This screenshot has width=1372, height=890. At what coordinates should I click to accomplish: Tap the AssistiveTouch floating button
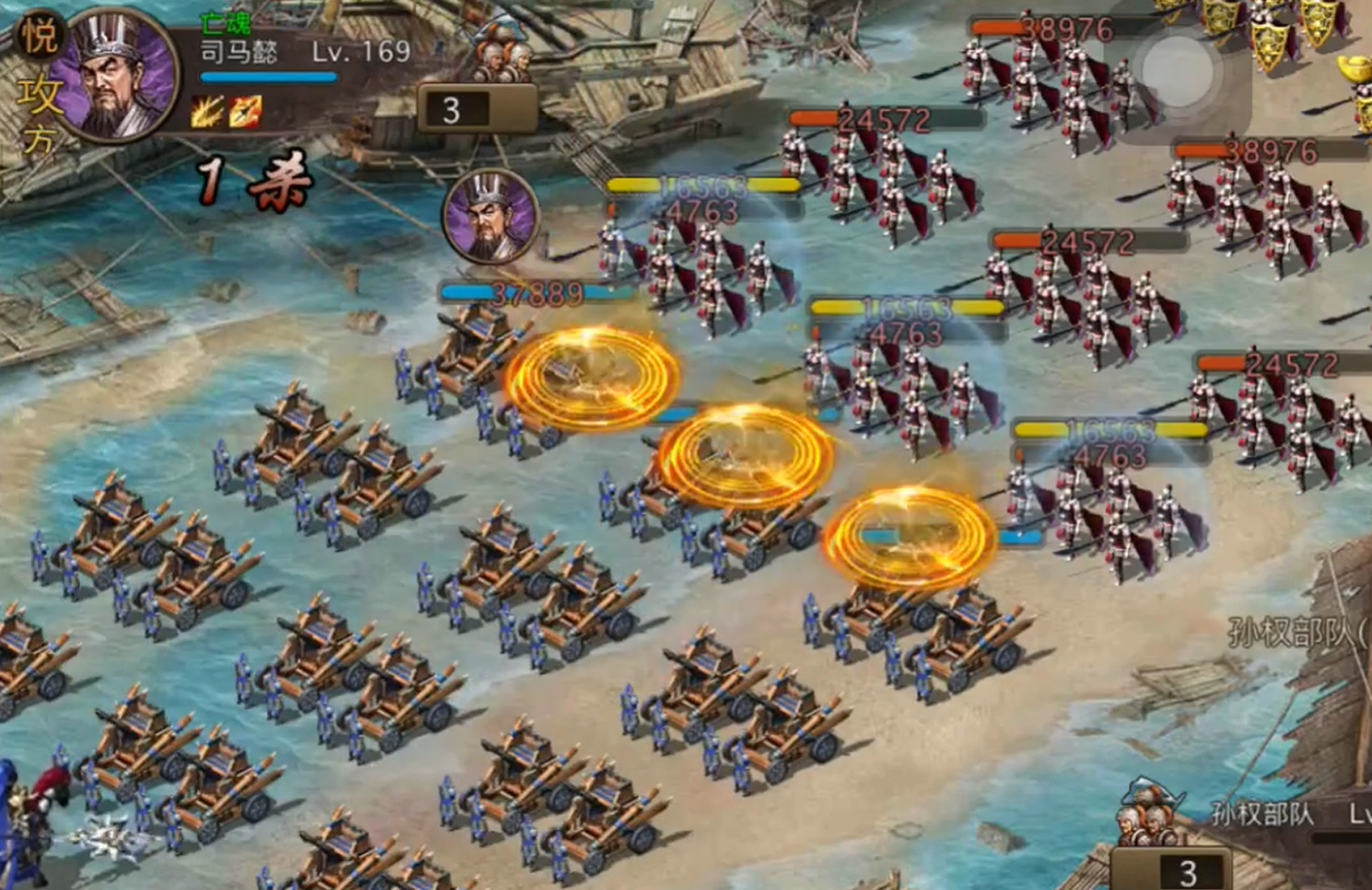click(x=1178, y=71)
